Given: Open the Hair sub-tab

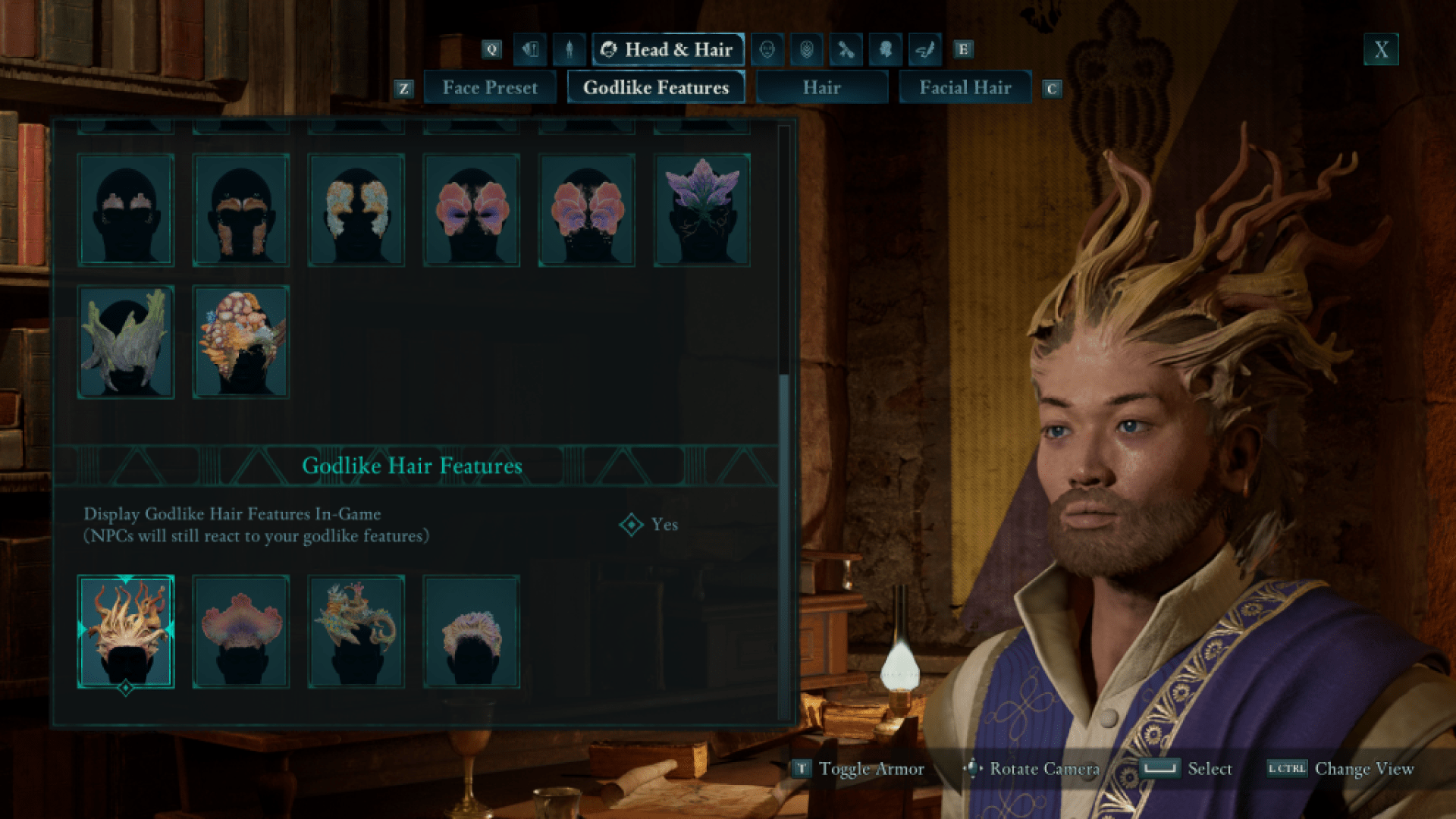Looking at the screenshot, I should [x=821, y=88].
